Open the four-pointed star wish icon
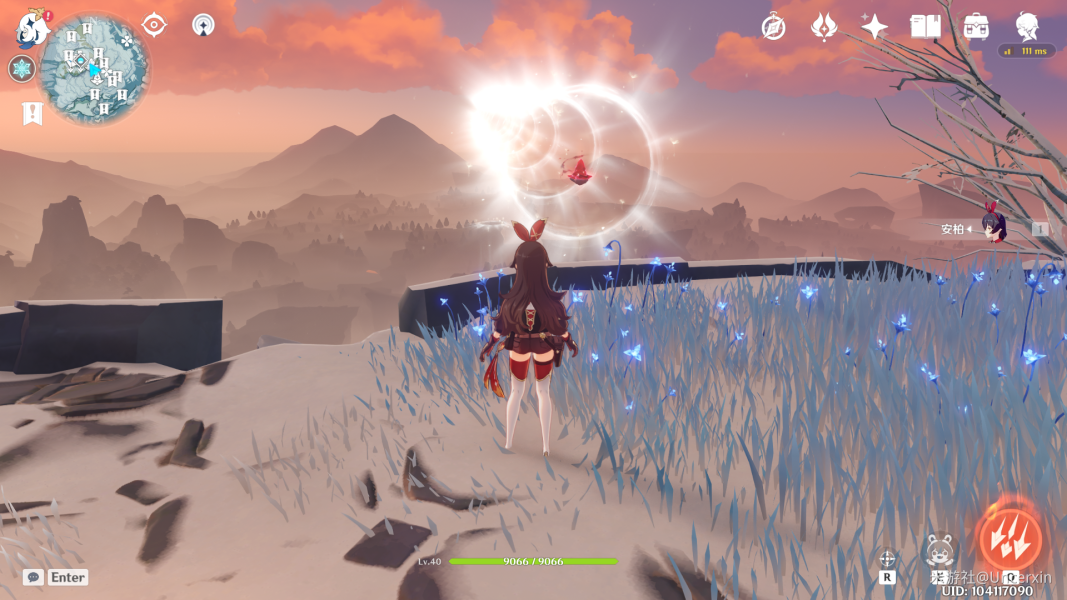This screenshot has width=1067, height=600. [x=874, y=27]
